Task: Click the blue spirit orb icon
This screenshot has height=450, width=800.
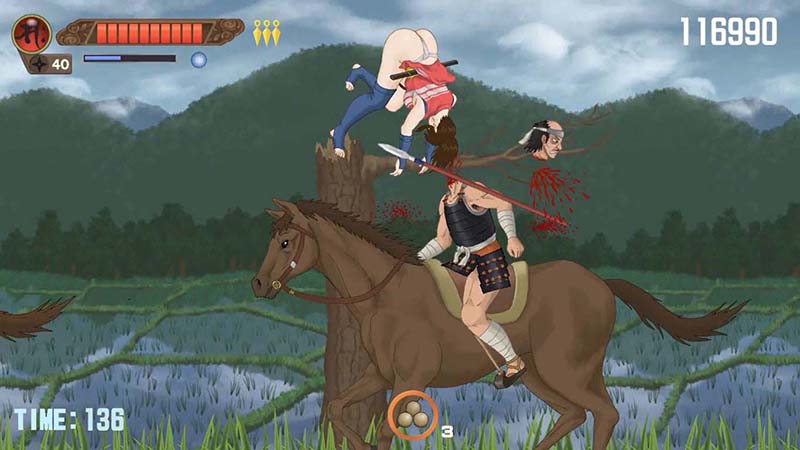Action: tap(198, 60)
